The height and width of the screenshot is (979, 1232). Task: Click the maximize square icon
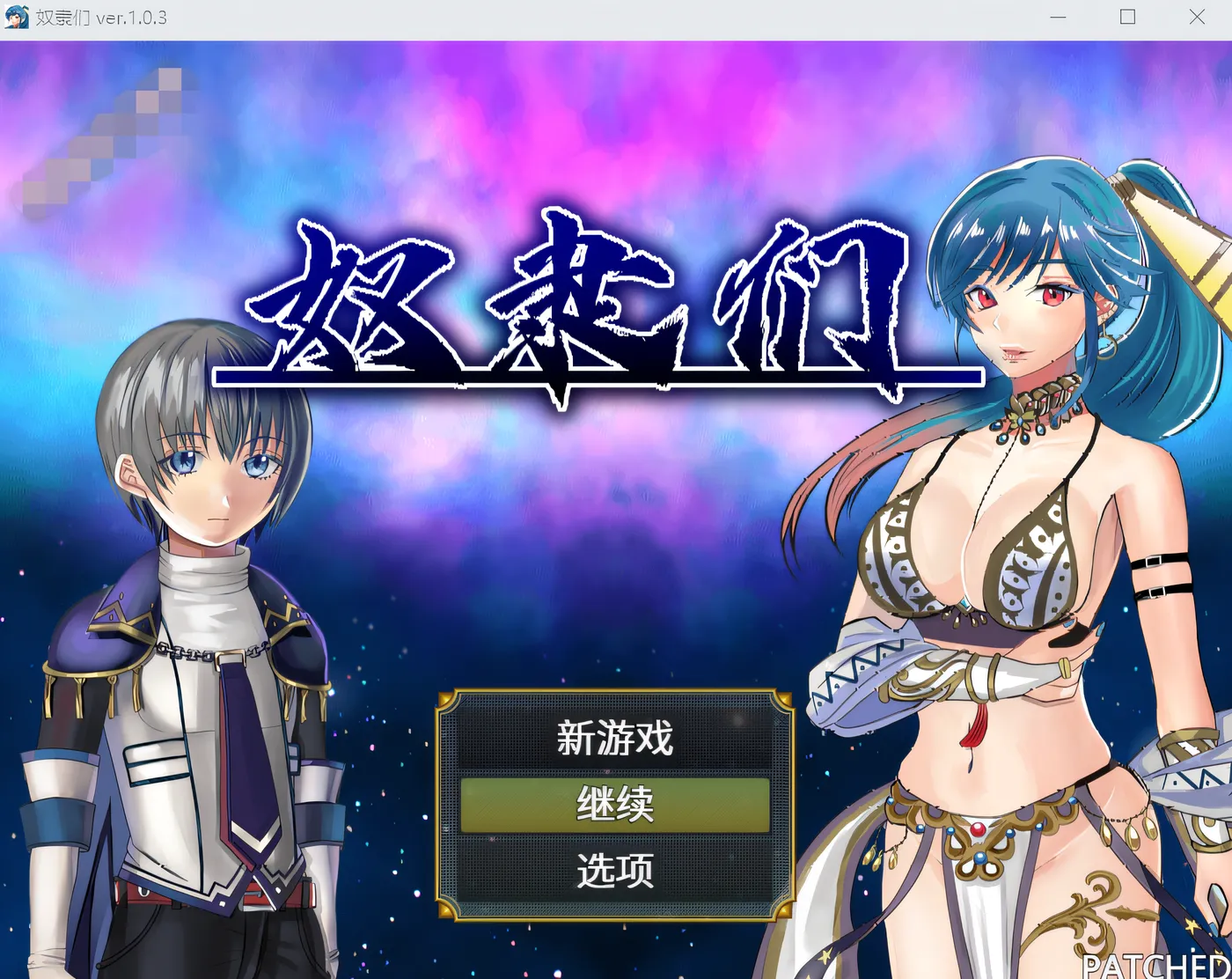pos(1127,17)
